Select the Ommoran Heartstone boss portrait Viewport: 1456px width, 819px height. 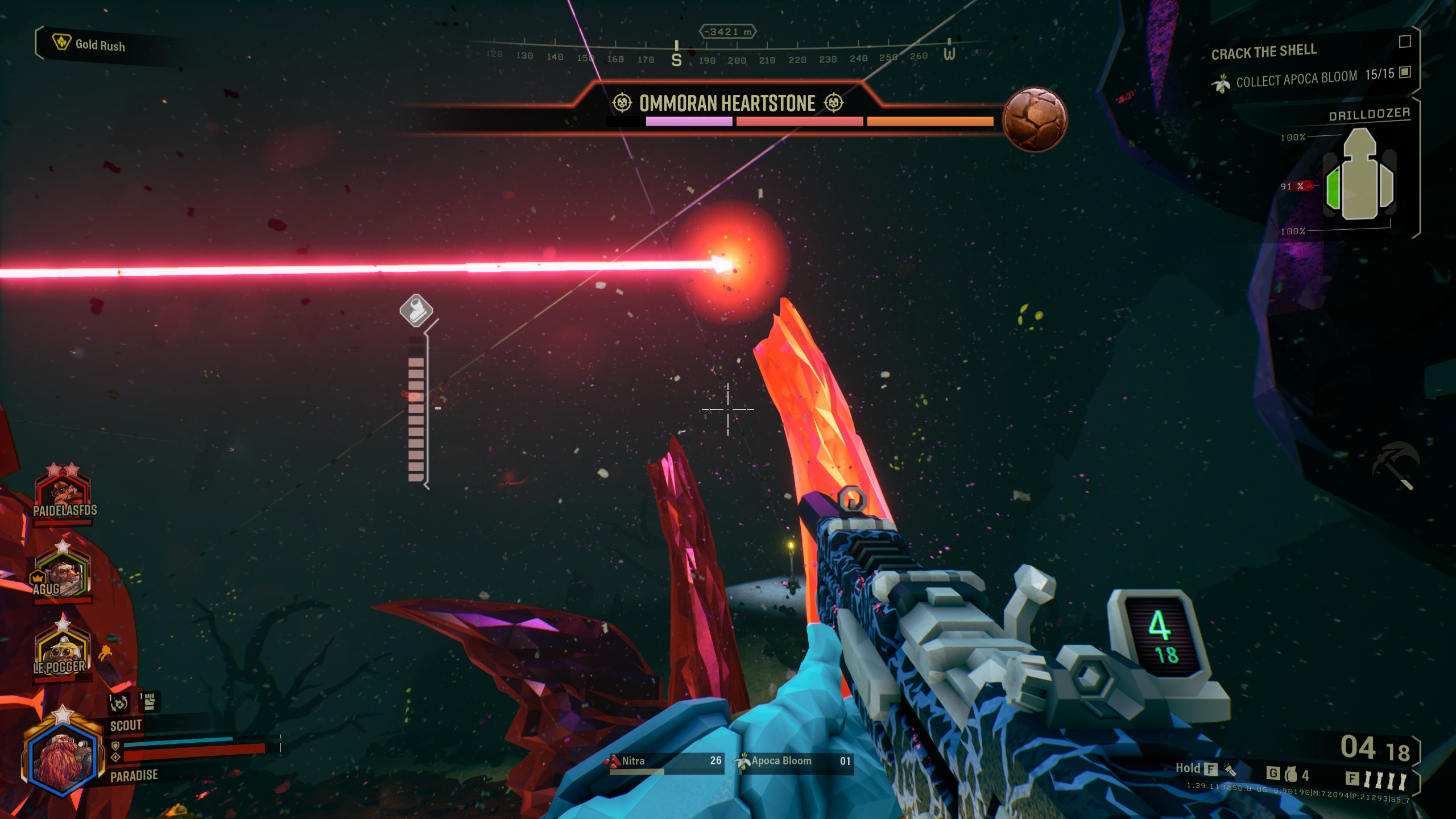tap(1034, 119)
